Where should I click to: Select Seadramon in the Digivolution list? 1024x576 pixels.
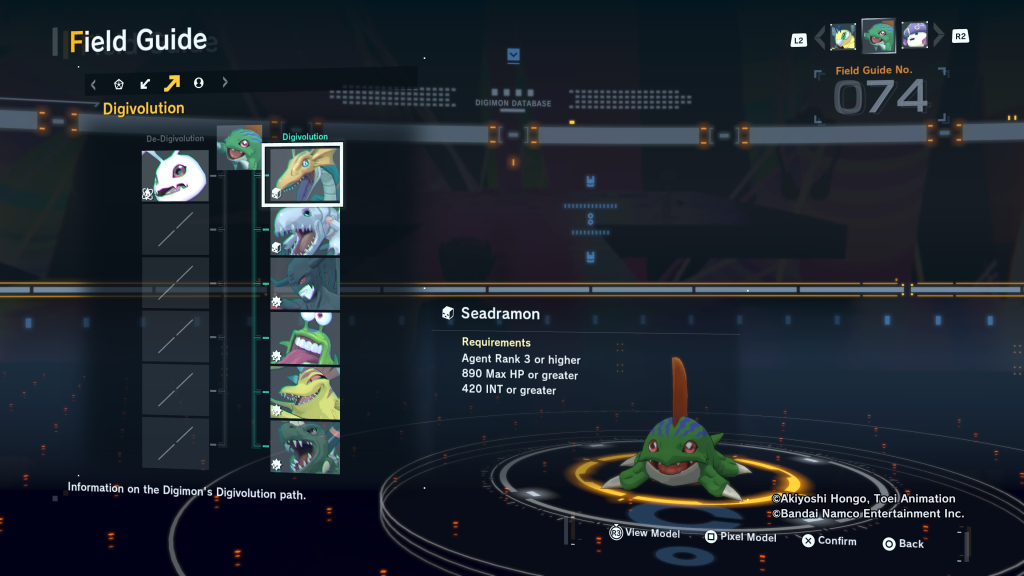tap(304, 174)
